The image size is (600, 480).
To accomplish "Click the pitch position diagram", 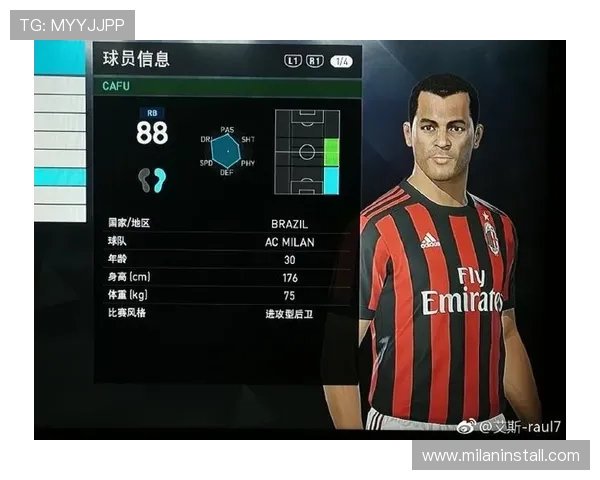I will click(307, 151).
